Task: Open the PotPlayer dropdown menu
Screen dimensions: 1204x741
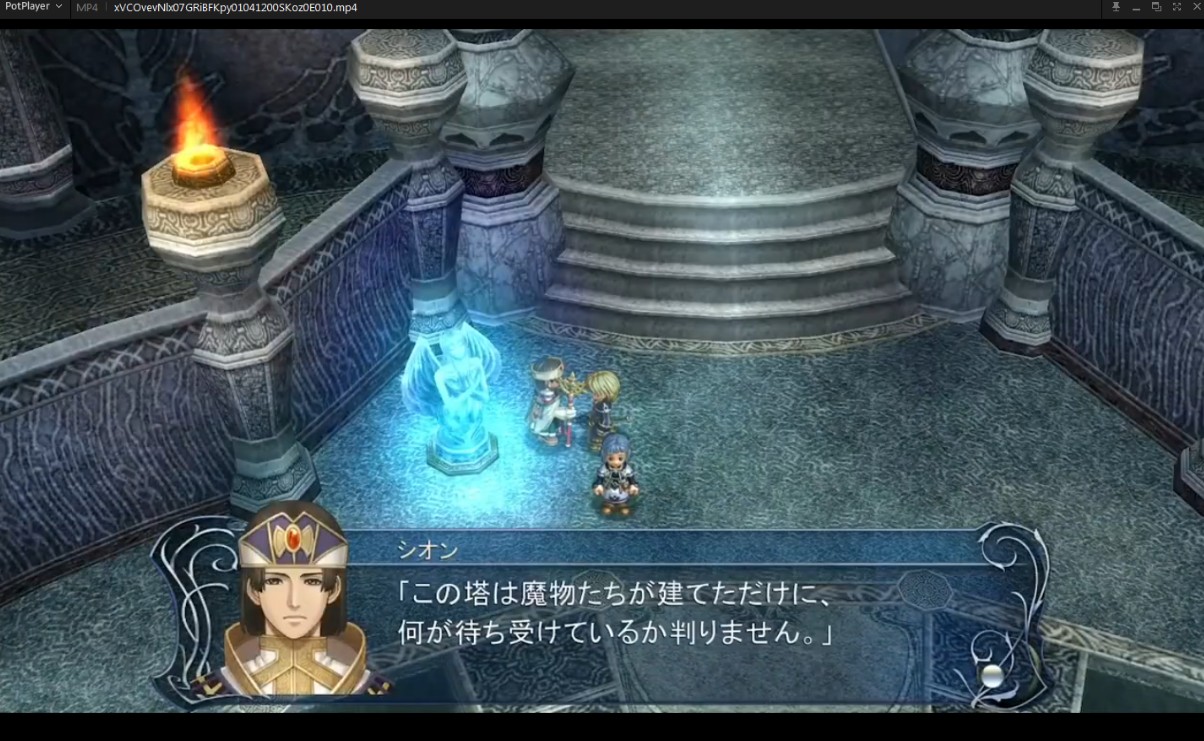Action: click(x=33, y=7)
